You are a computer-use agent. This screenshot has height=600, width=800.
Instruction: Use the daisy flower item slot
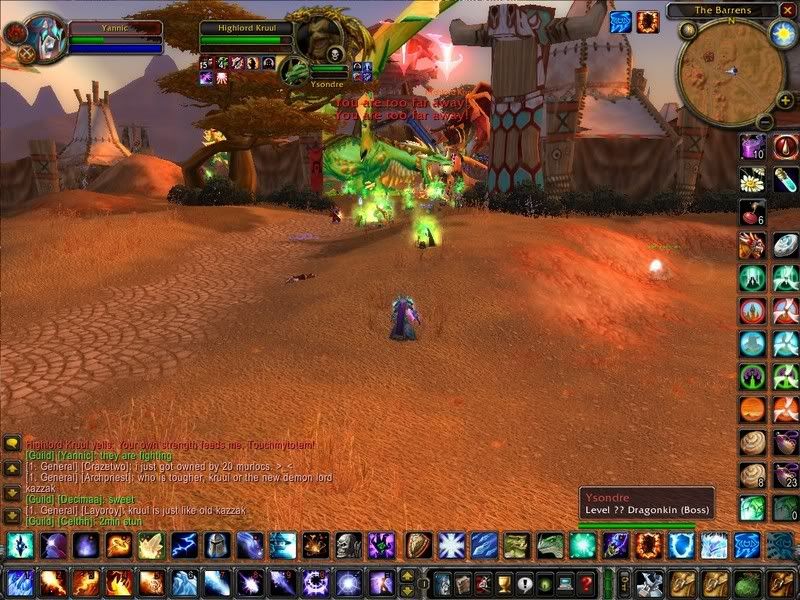point(751,180)
